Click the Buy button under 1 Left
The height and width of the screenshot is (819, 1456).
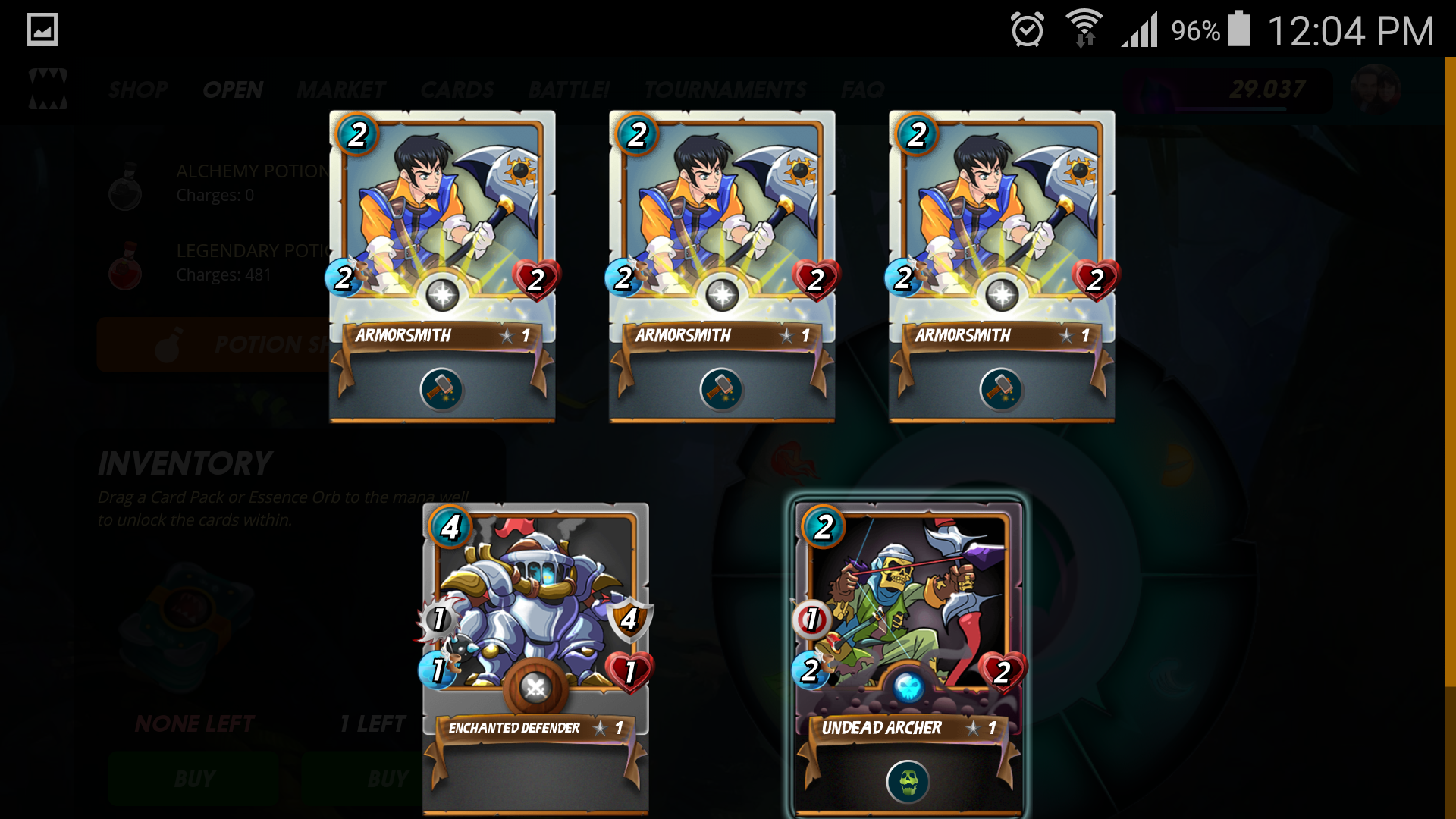pos(364,779)
